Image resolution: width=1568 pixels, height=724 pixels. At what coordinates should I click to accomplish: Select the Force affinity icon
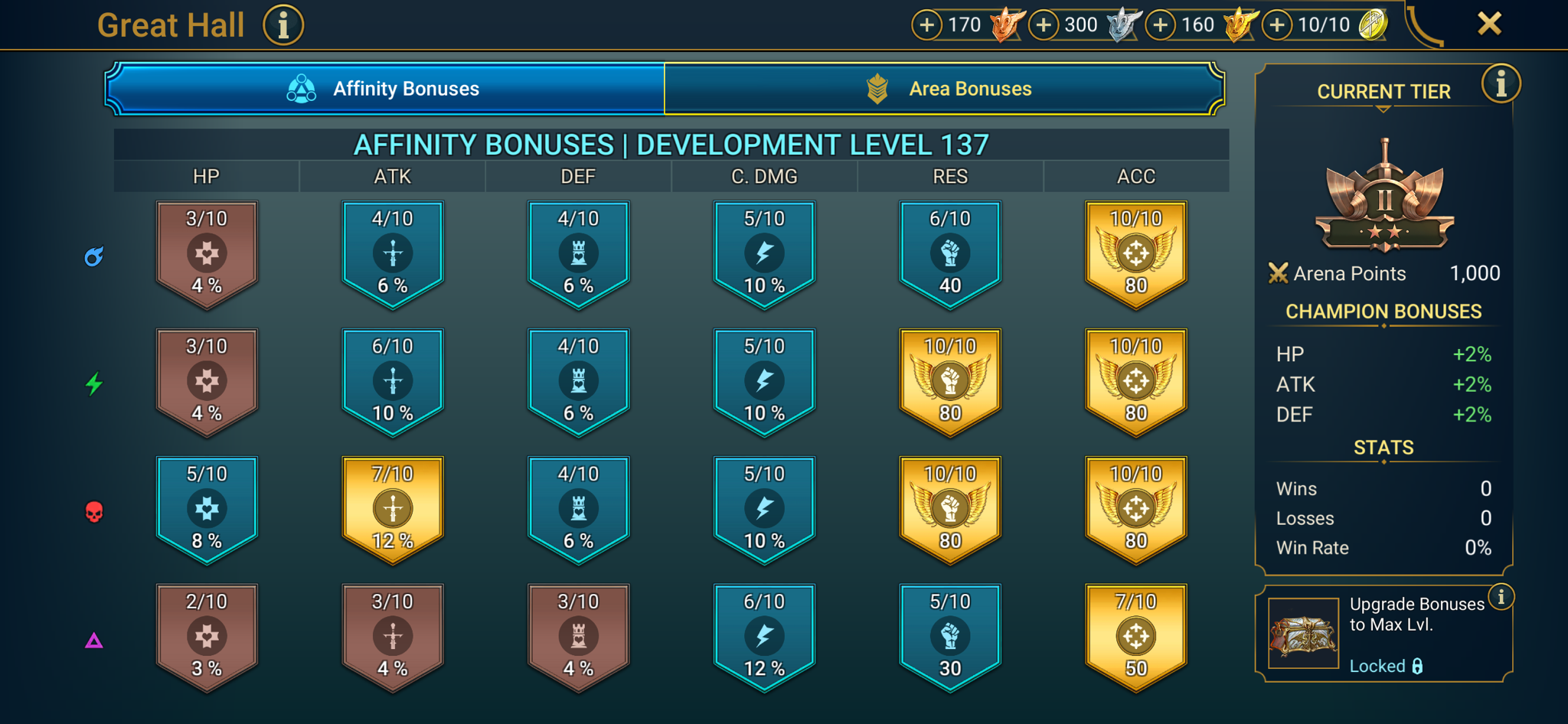click(93, 510)
